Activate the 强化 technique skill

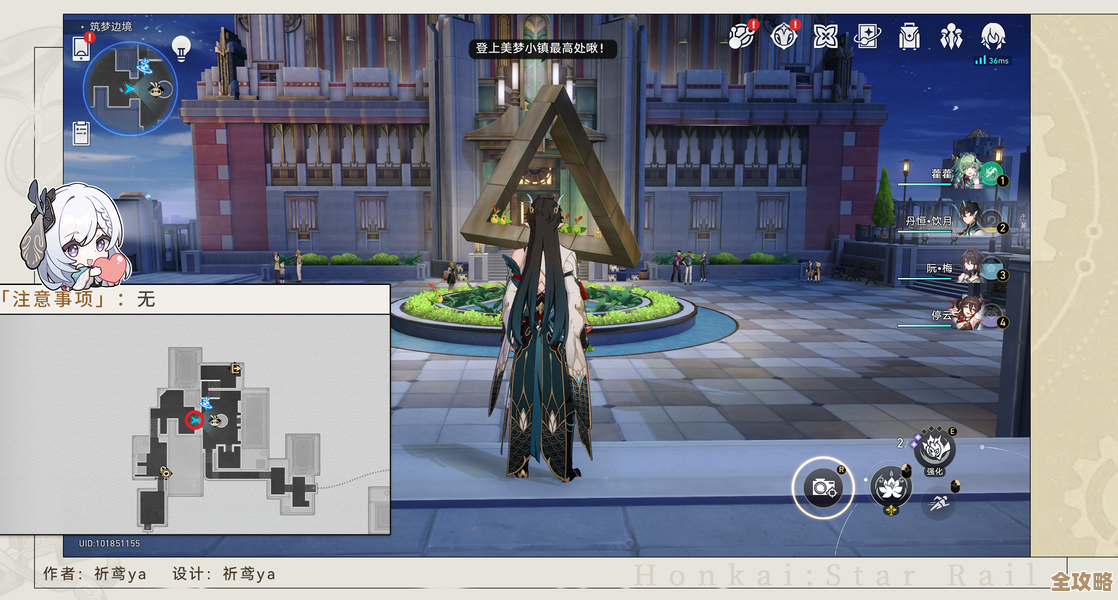click(x=934, y=449)
